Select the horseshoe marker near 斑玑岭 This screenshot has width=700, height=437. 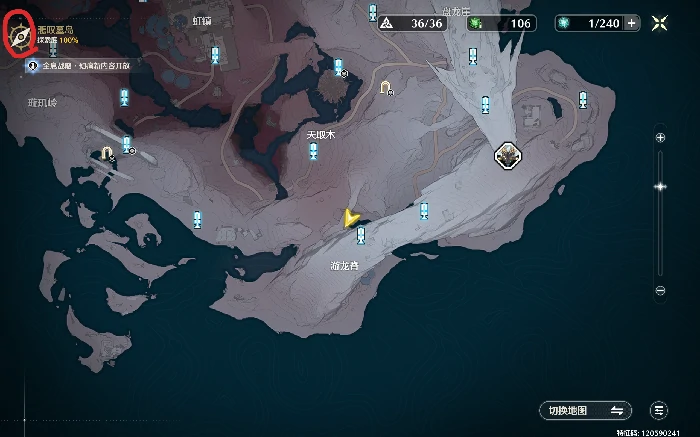107,152
